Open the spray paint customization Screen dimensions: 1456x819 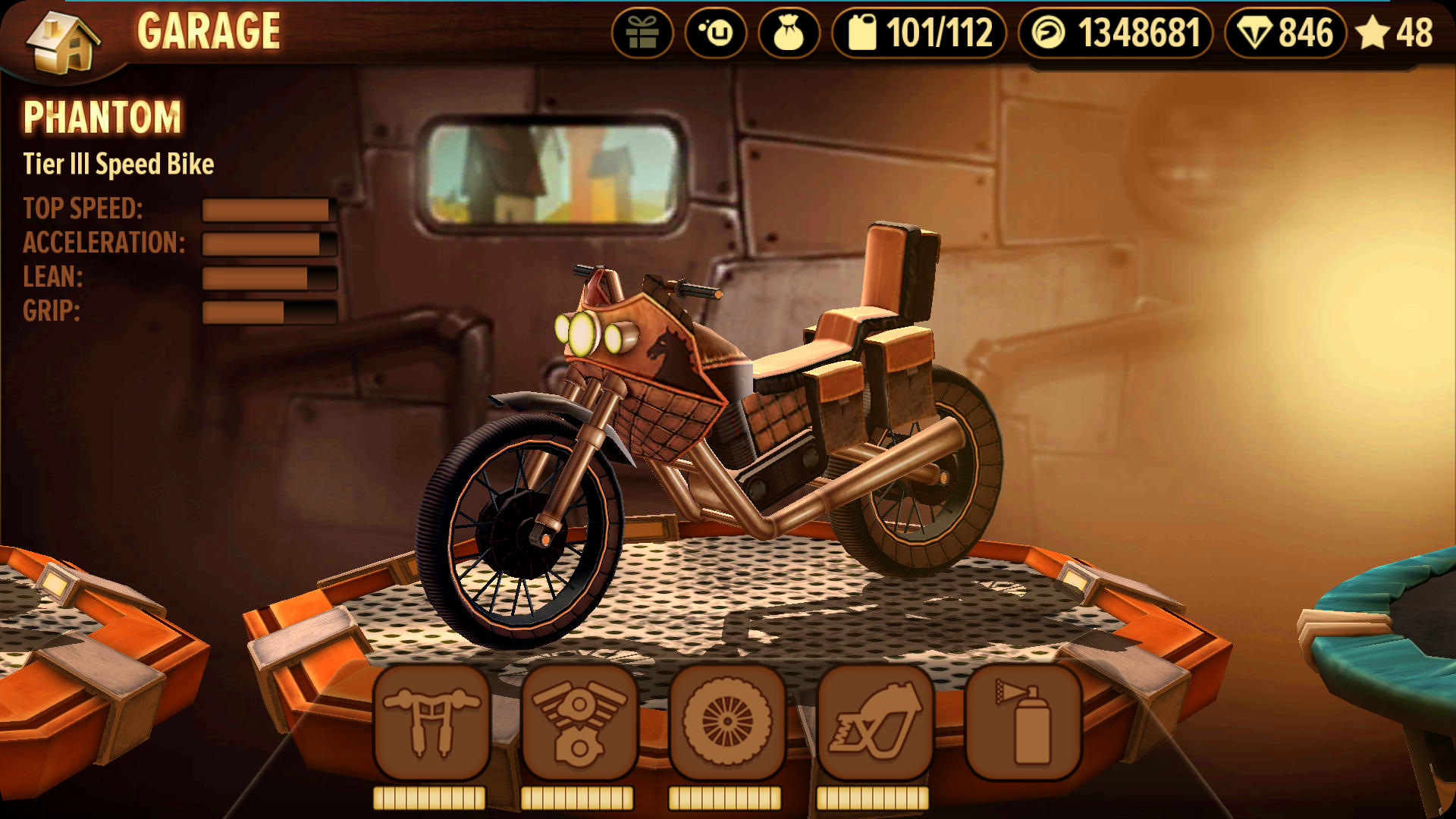pos(1023,722)
